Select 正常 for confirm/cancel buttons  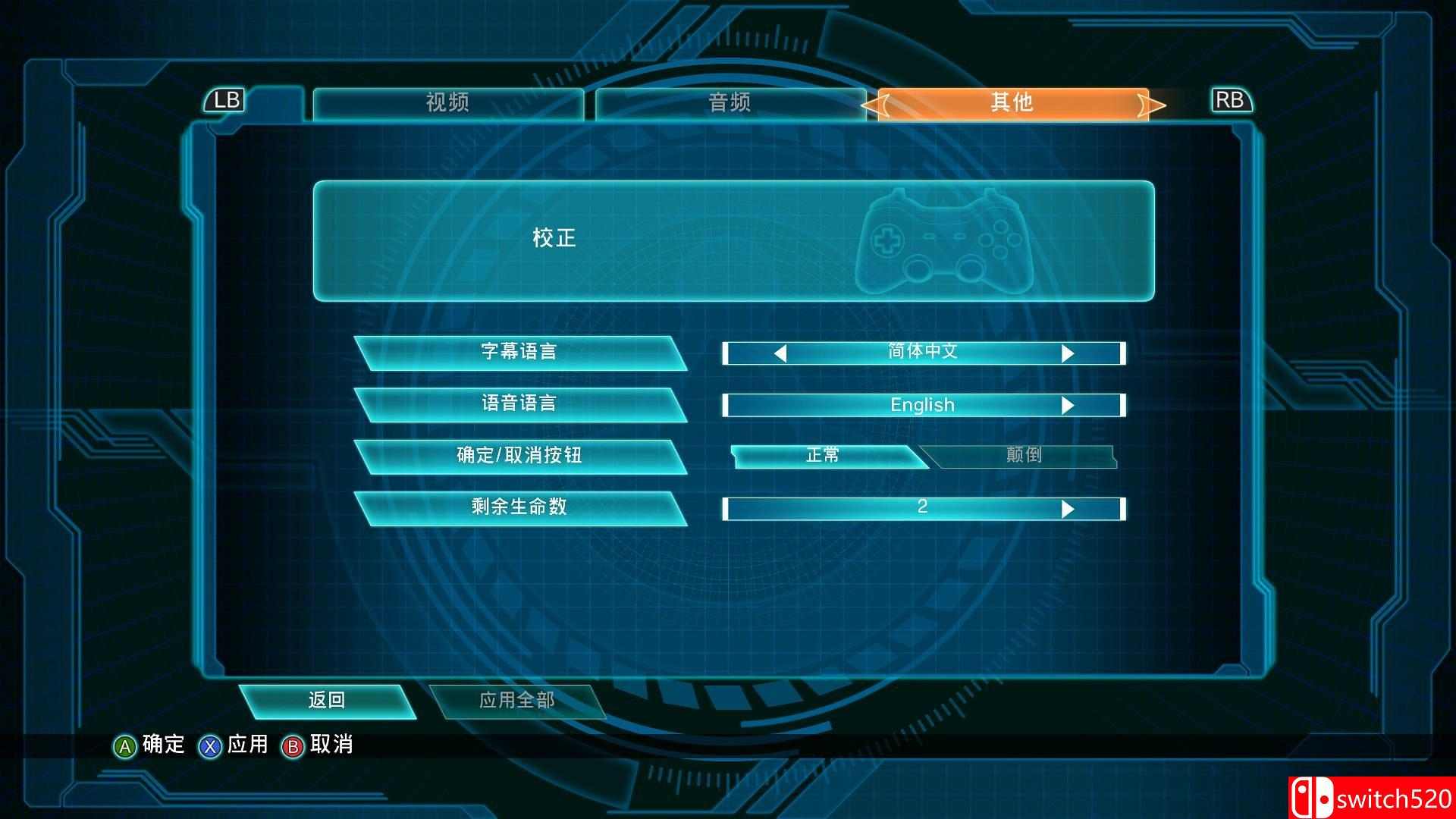[x=823, y=455]
